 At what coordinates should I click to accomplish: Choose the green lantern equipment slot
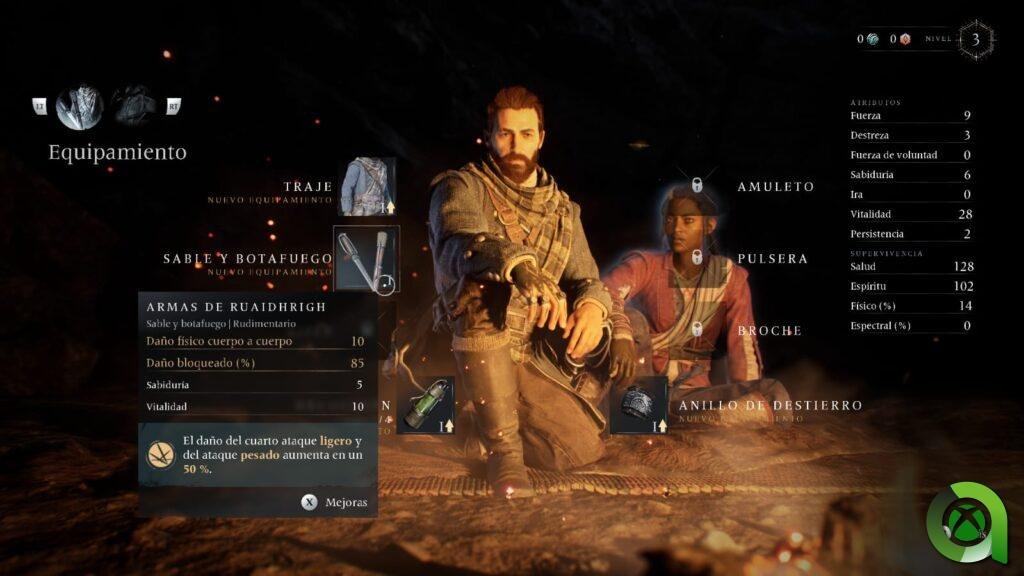pos(425,406)
